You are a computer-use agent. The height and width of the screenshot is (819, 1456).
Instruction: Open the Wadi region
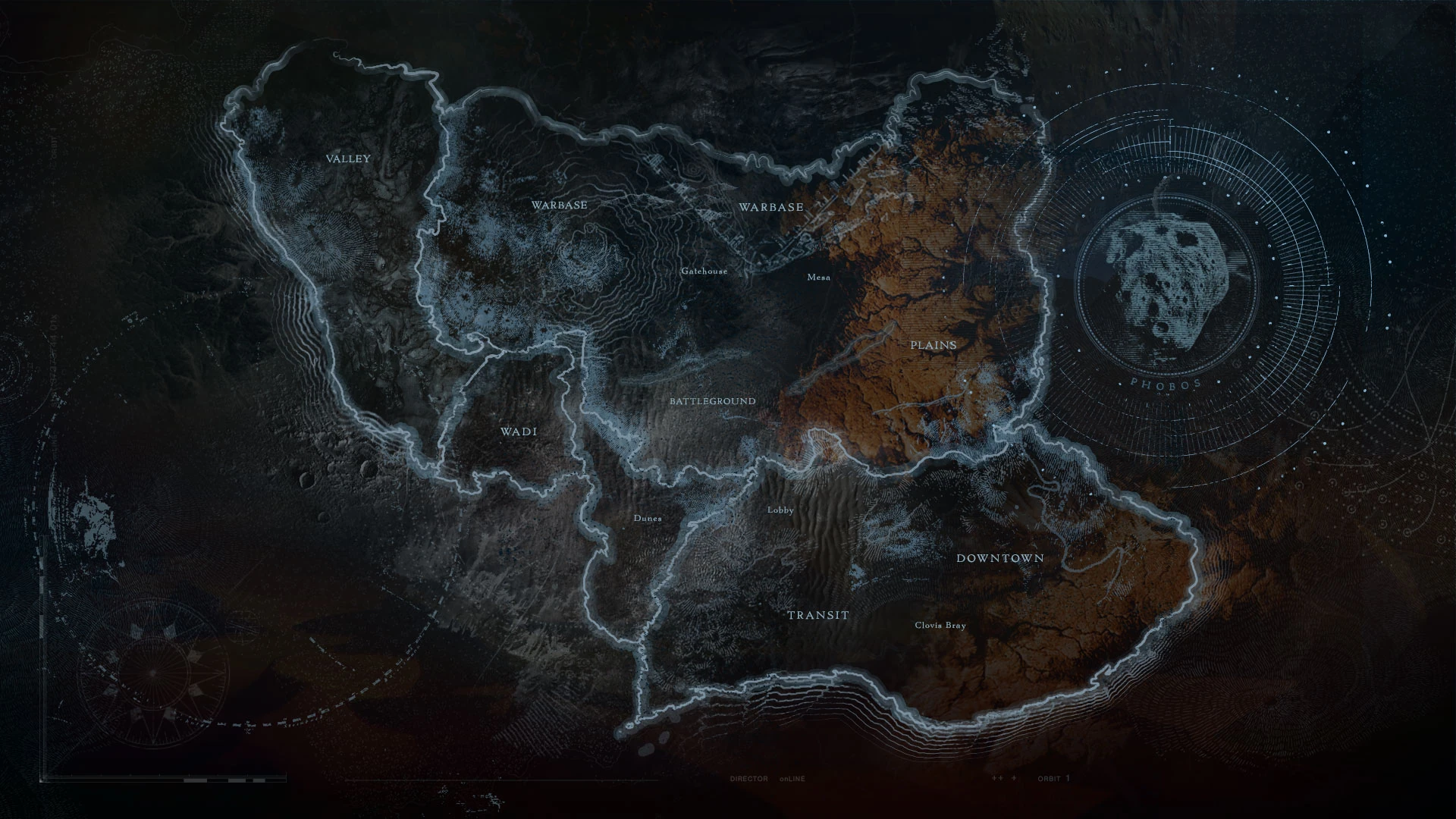519,430
